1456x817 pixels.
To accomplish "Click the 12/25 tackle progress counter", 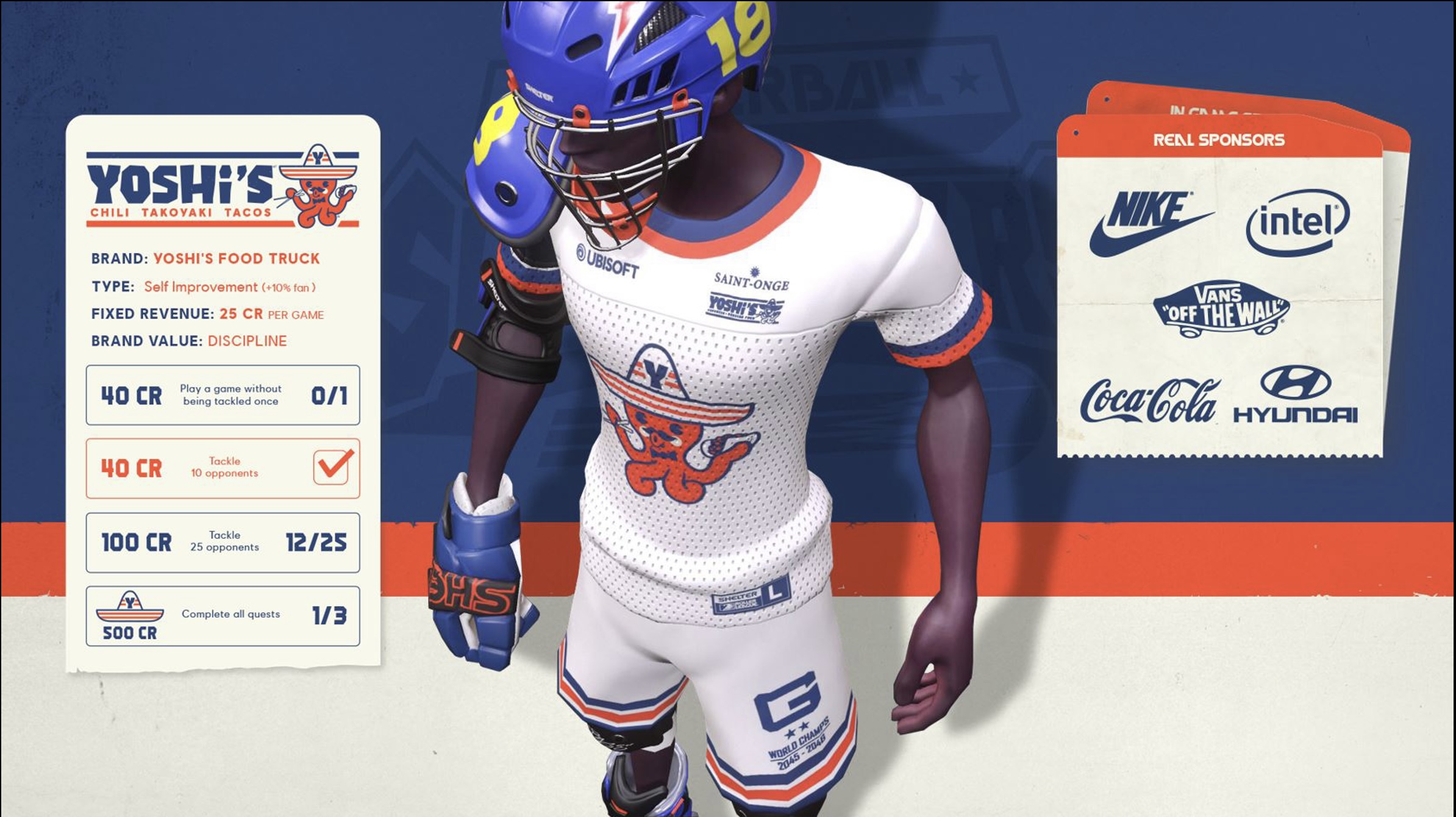I will pyautogui.click(x=318, y=542).
